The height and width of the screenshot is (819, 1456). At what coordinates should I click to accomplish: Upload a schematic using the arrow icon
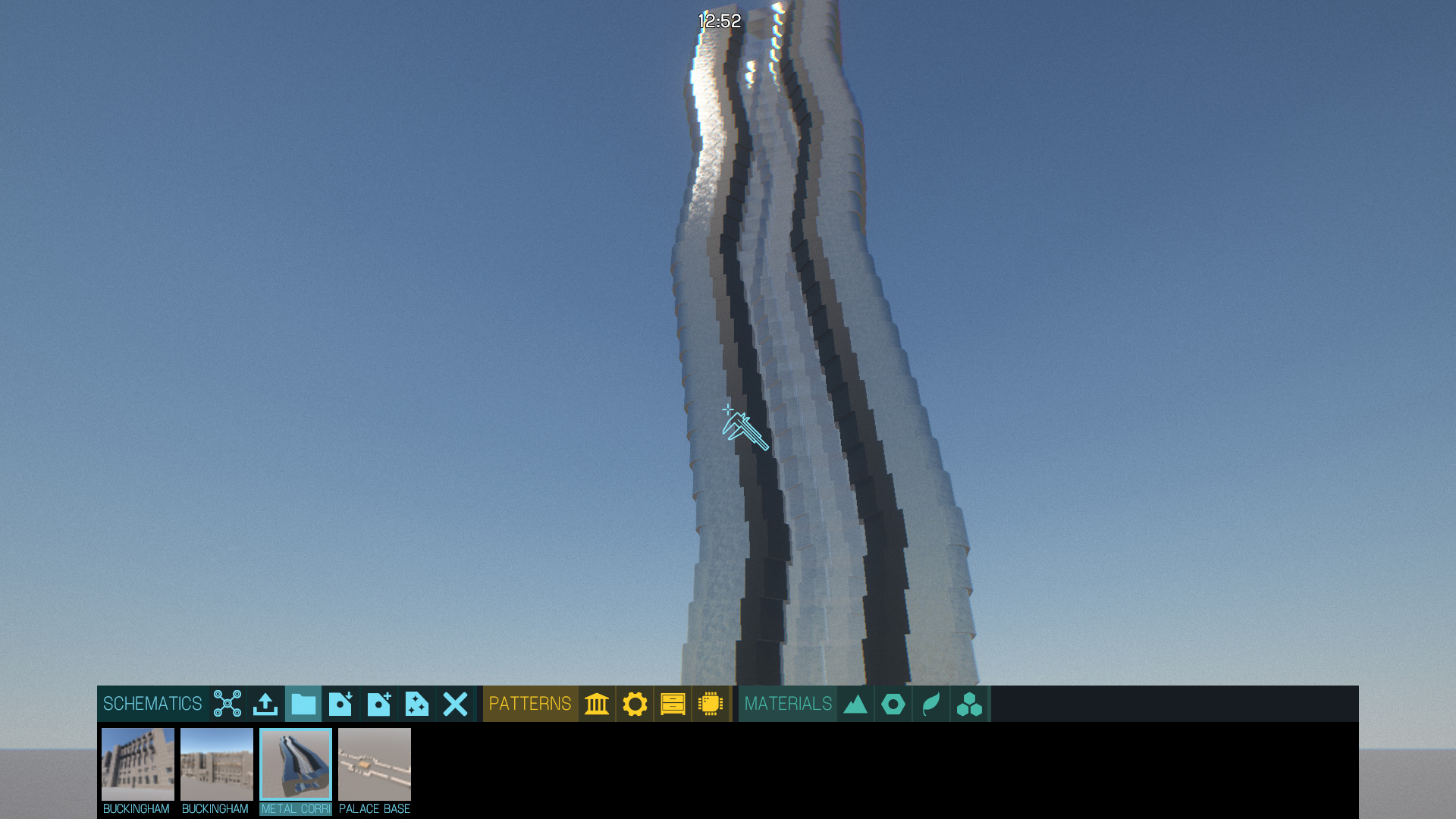point(265,704)
